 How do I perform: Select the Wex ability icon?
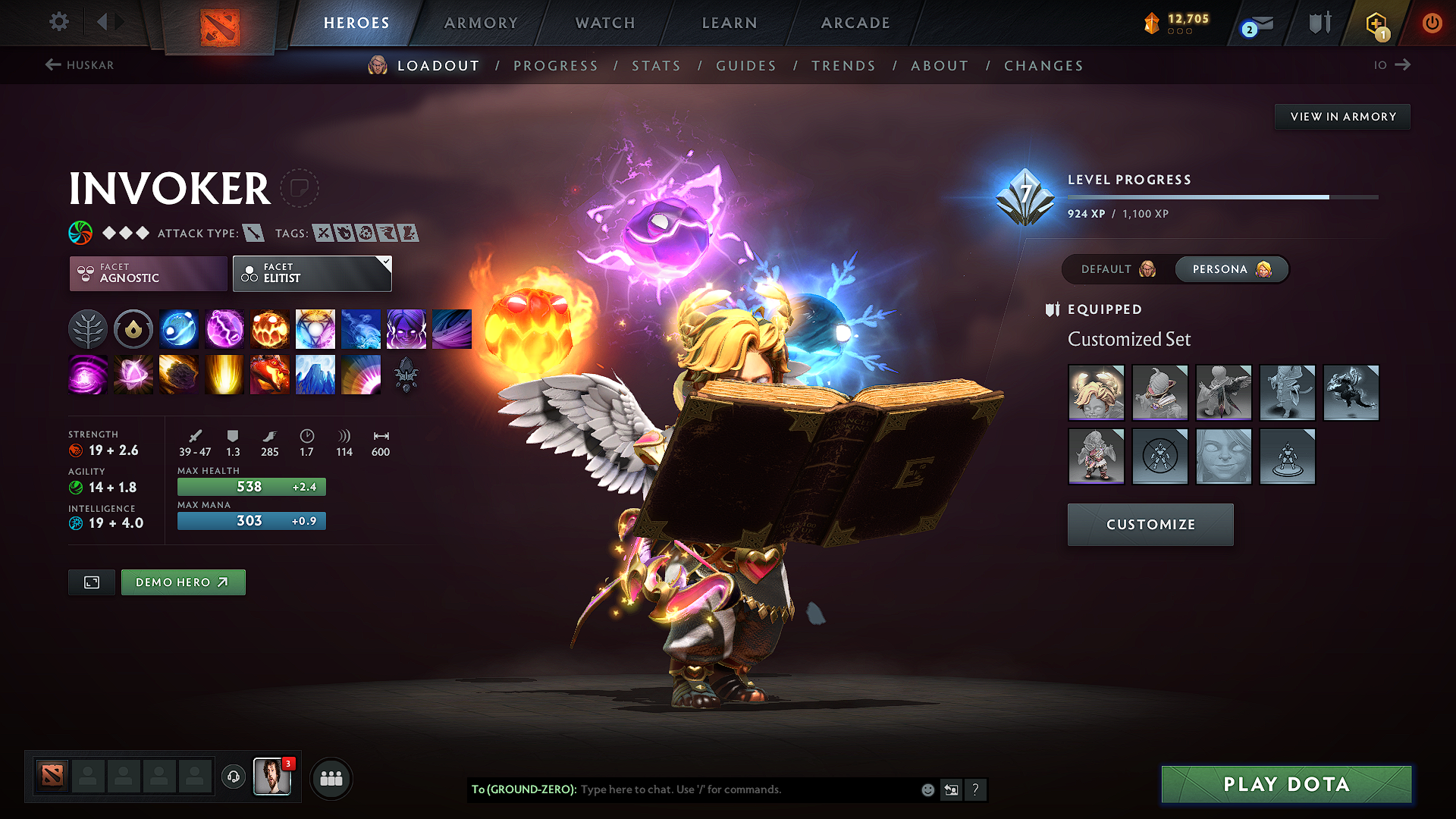[x=224, y=329]
